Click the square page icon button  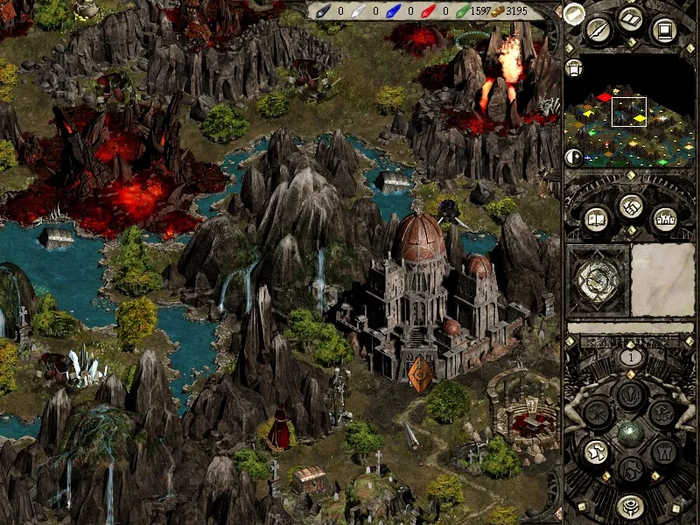tap(663, 29)
